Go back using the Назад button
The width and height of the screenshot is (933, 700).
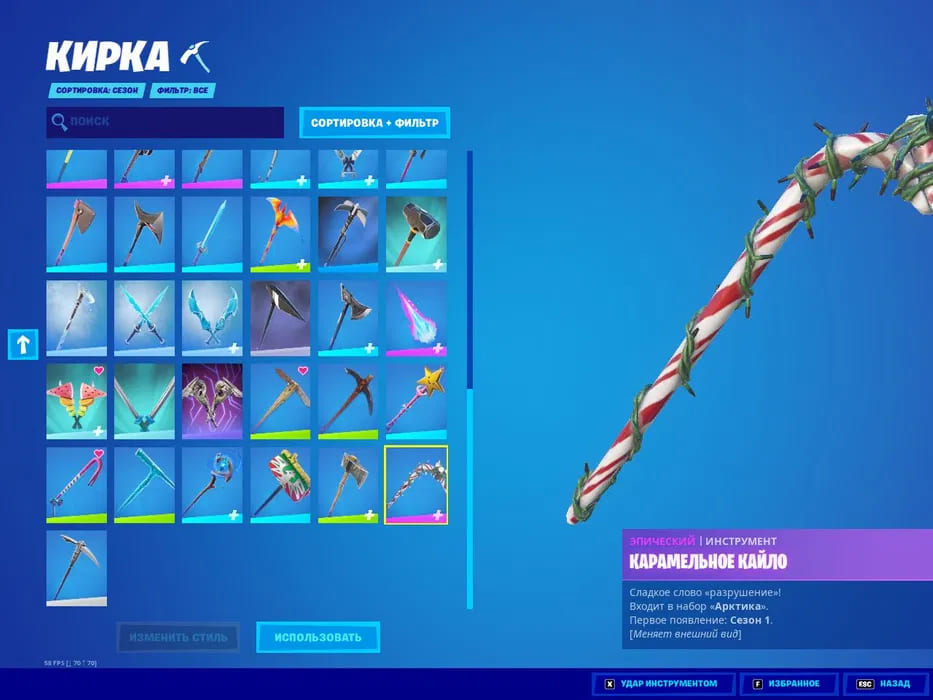tap(884, 684)
